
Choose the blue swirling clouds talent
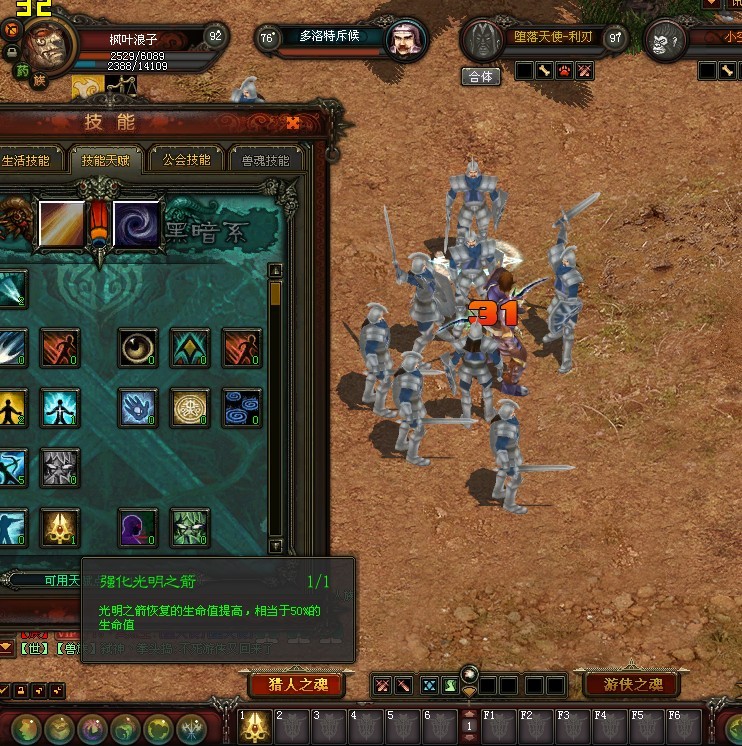[x=242, y=408]
